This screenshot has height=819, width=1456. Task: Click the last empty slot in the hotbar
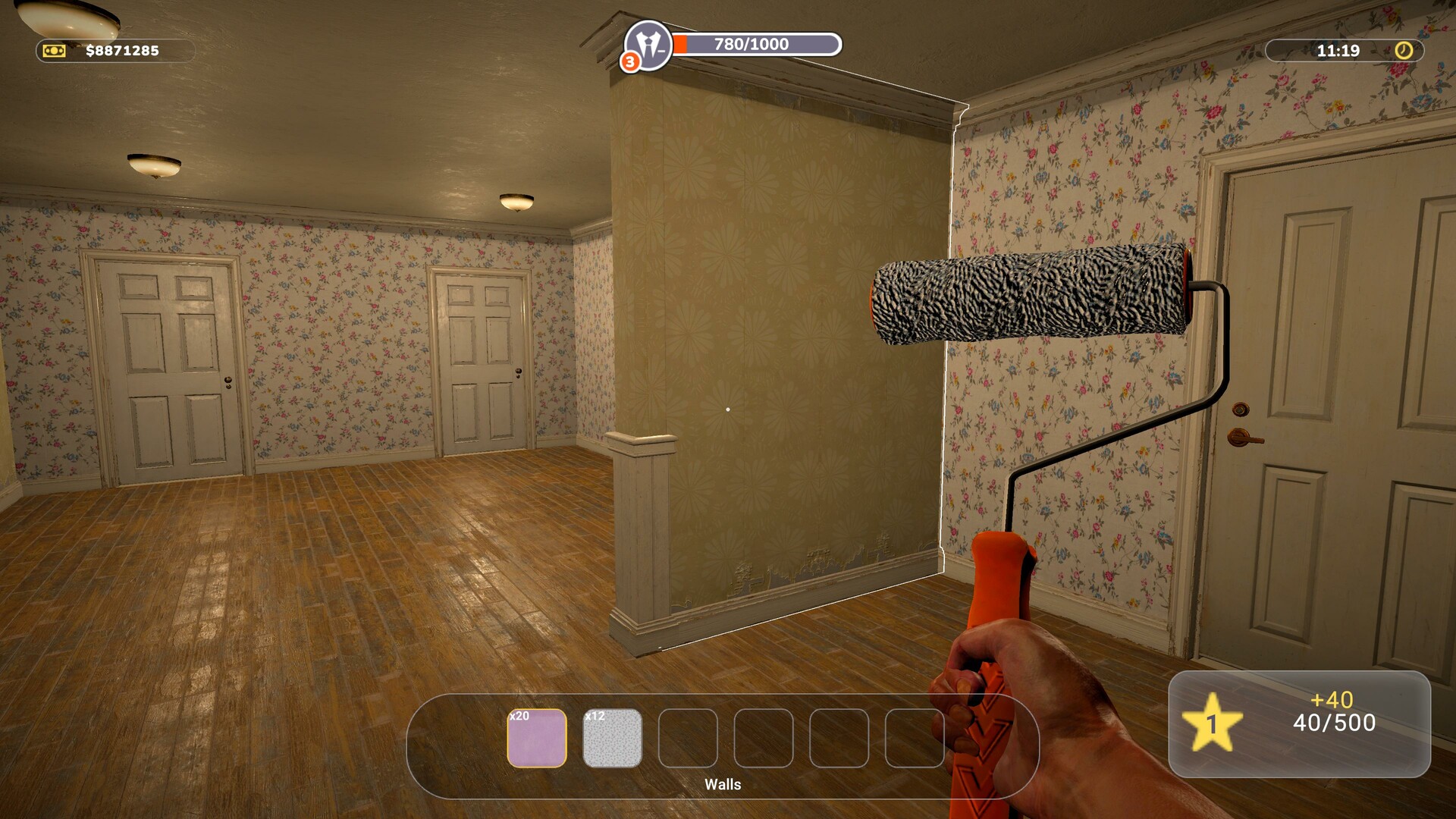[914, 739]
